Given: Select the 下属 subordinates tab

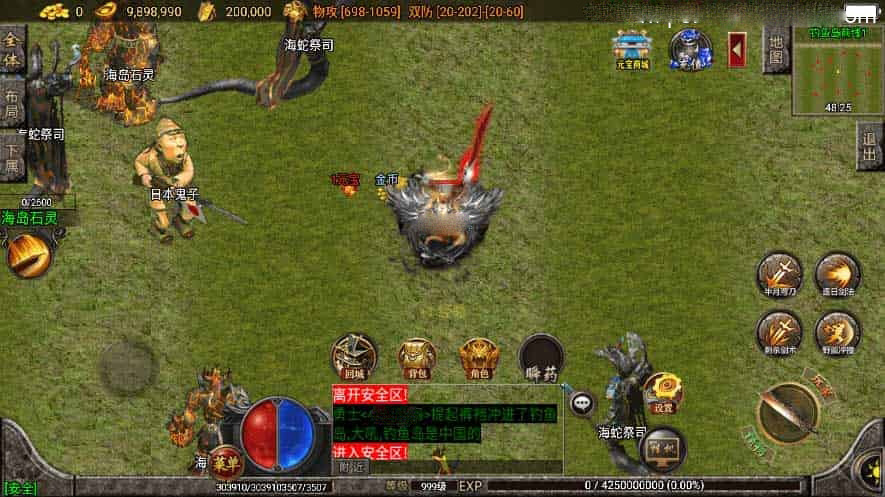Looking at the screenshot, I should [x=12, y=156].
